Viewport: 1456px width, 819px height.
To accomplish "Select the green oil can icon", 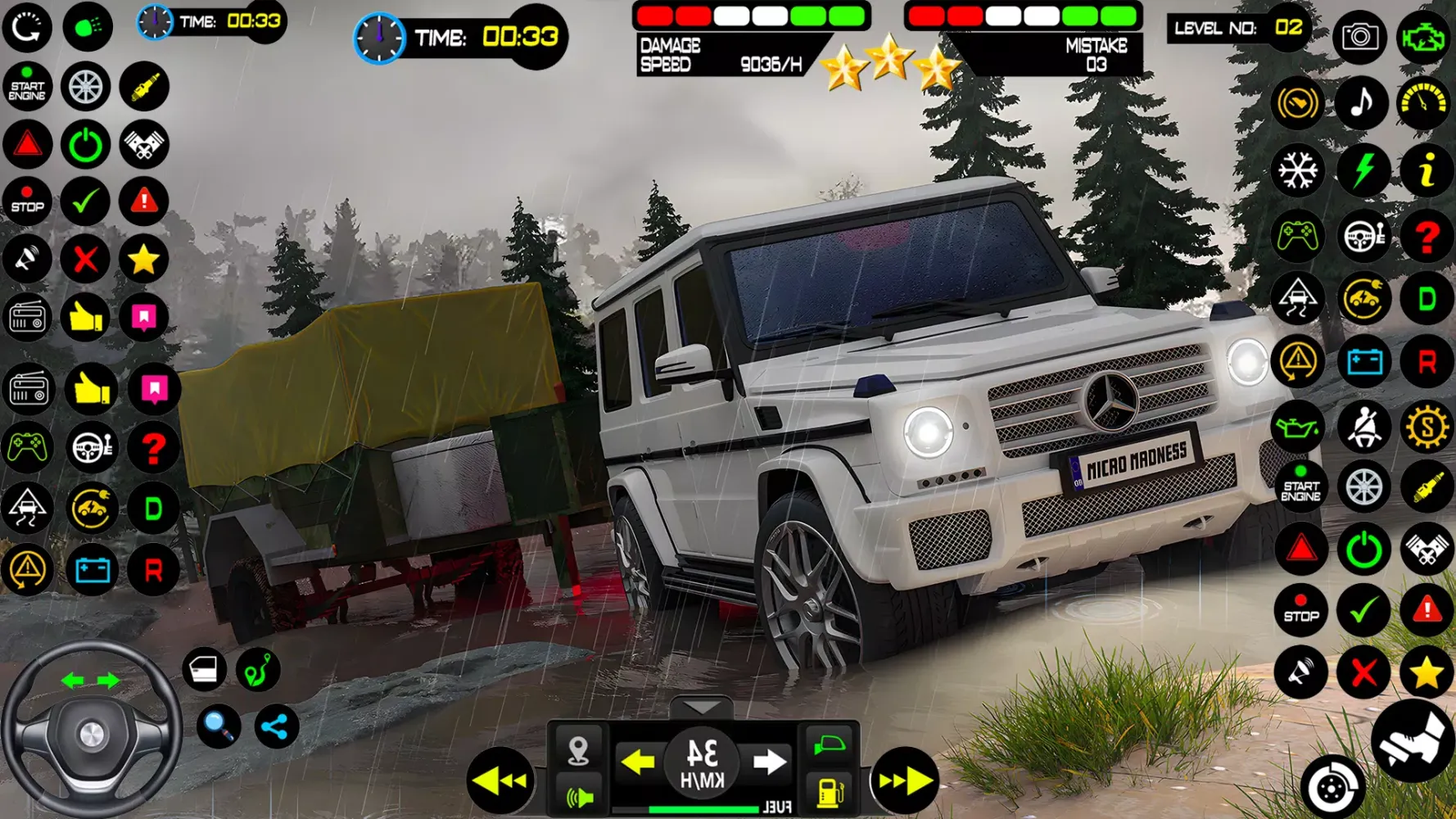I will [1298, 427].
